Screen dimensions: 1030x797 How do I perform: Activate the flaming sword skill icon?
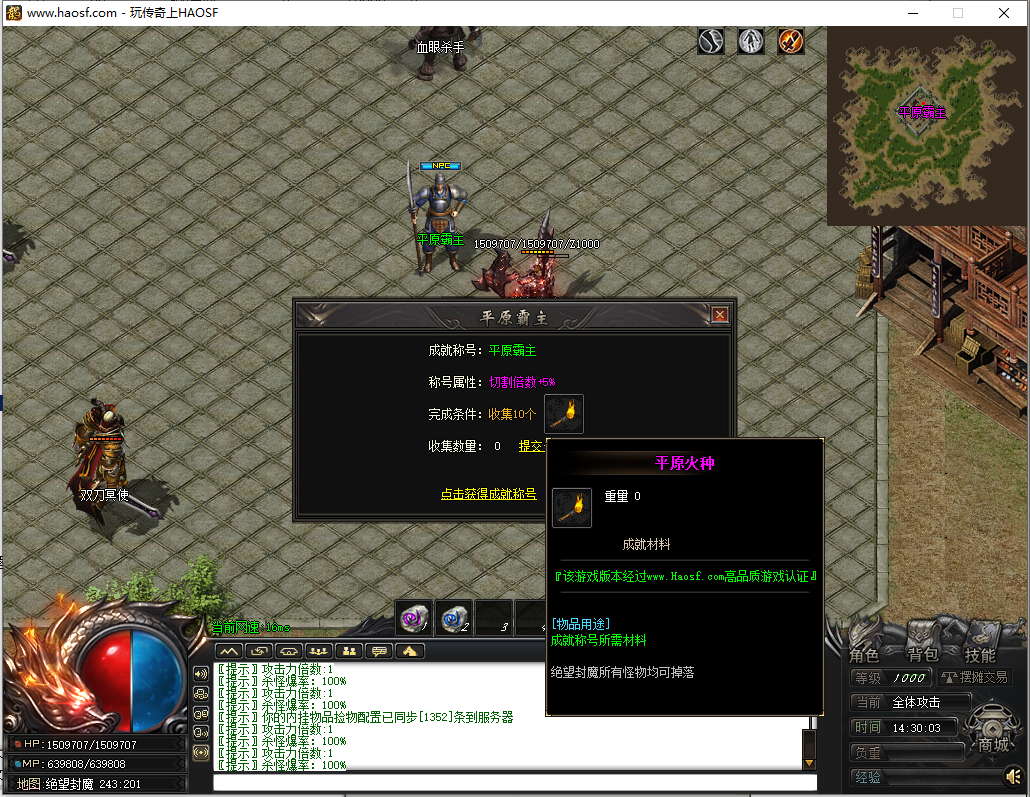(791, 41)
